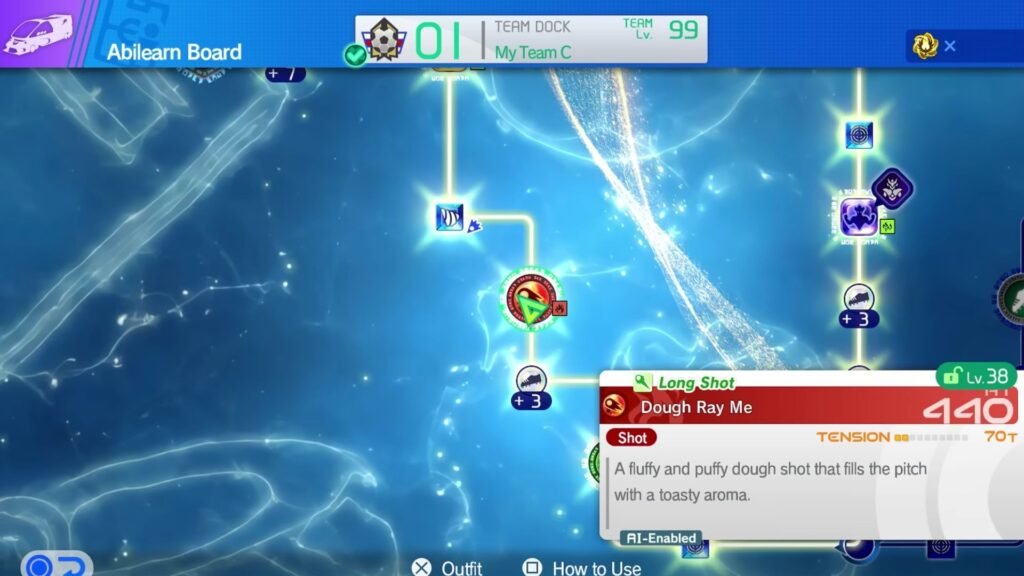Choose the blue striped flag skill node

pos(448,216)
